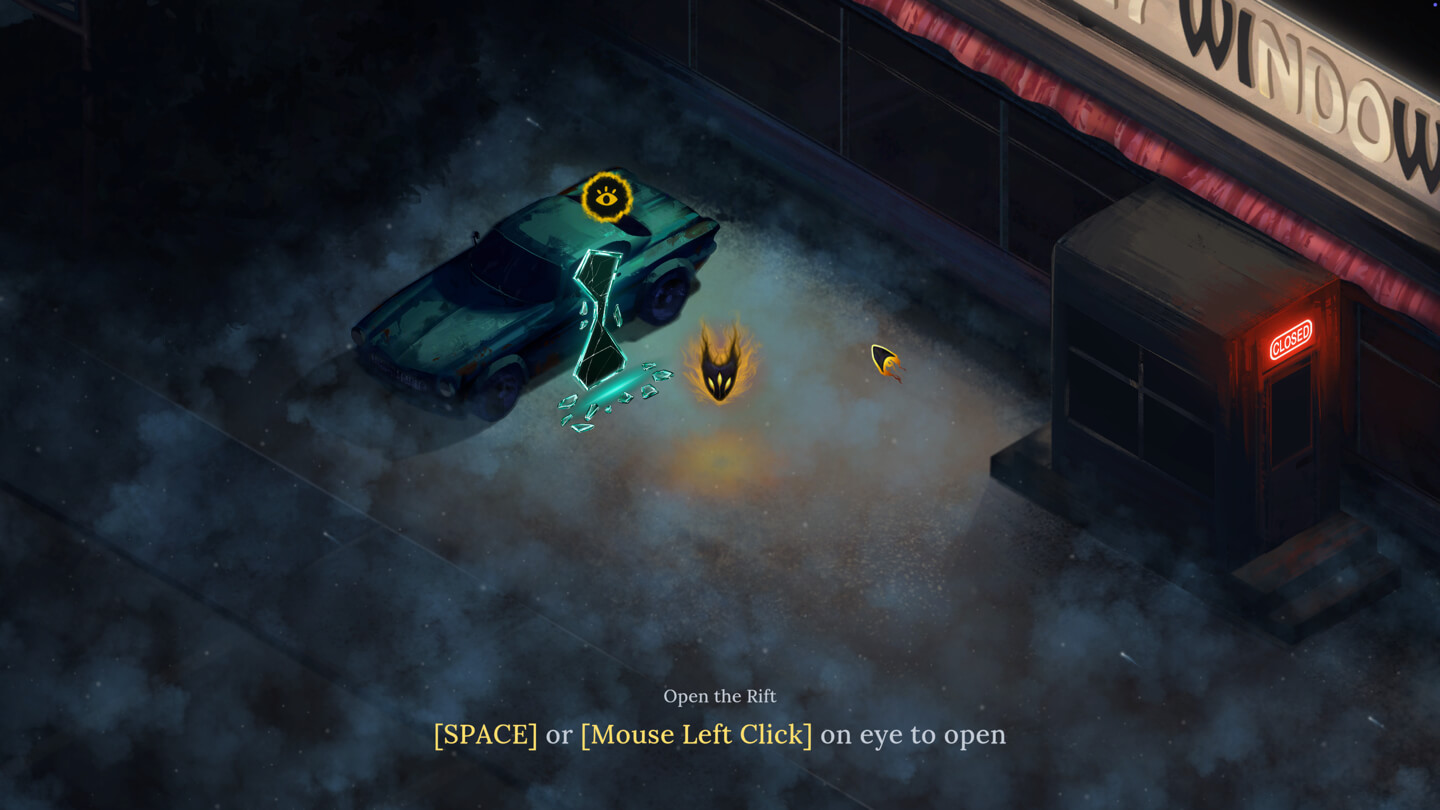Open the rift by clicking the eye icon
Image resolution: width=1440 pixels, height=810 pixels.
[606, 197]
